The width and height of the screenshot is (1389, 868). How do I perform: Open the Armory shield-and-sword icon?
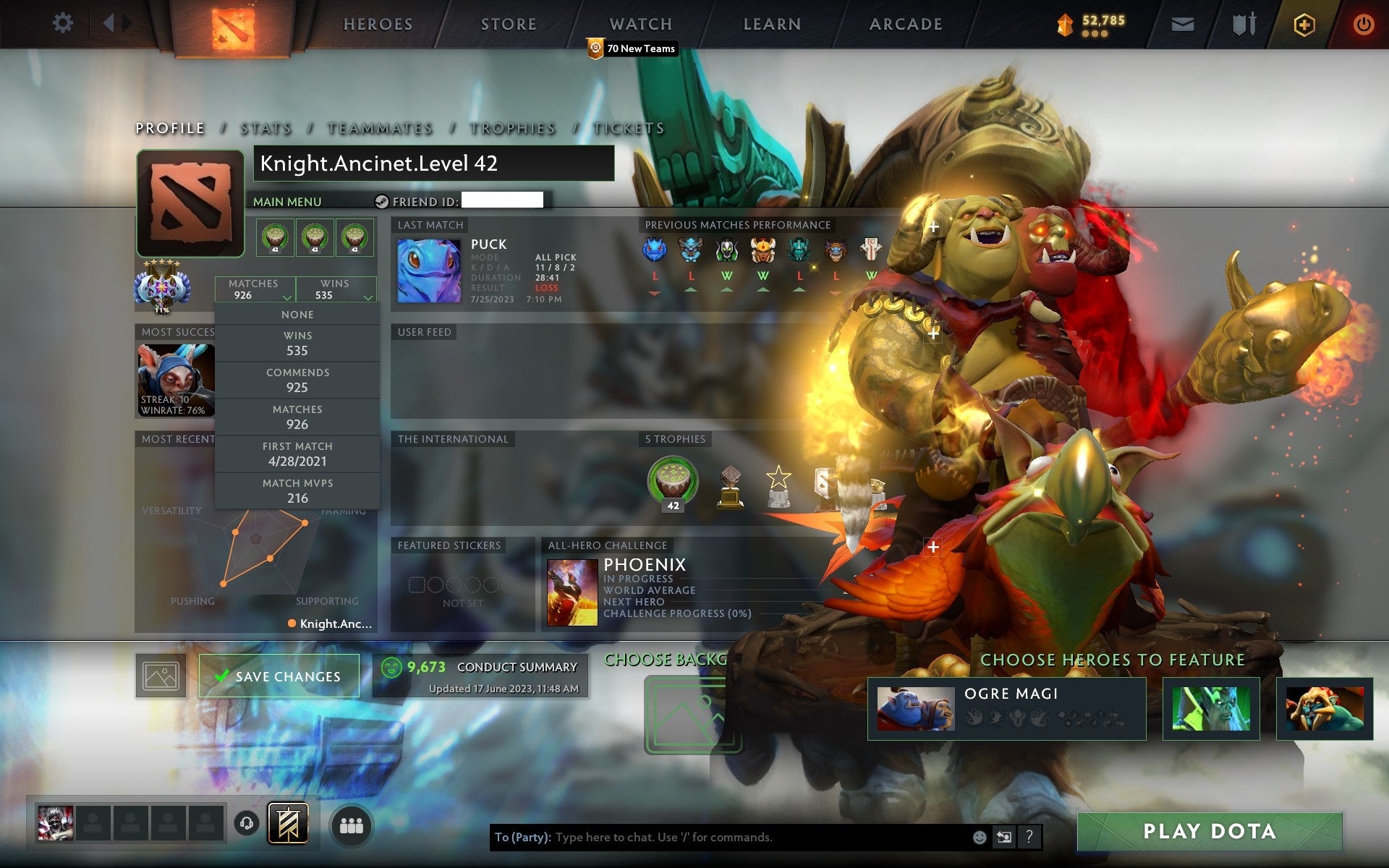(1243, 23)
